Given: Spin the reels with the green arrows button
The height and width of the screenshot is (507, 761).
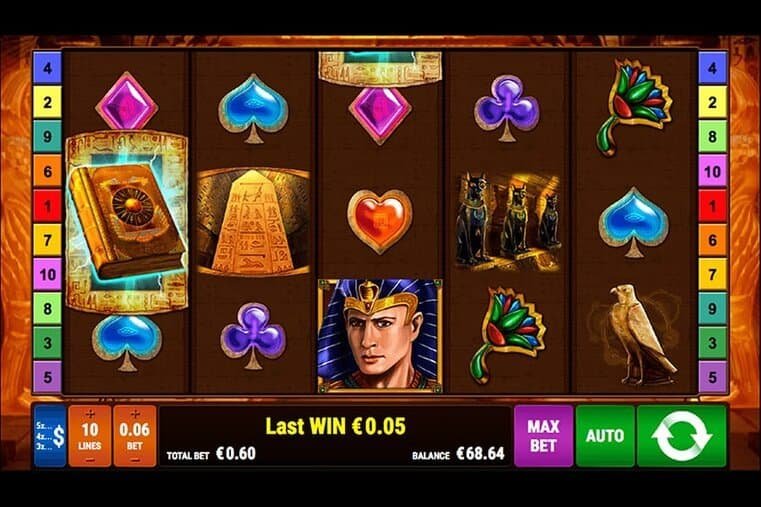Looking at the screenshot, I should click(x=681, y=436).
